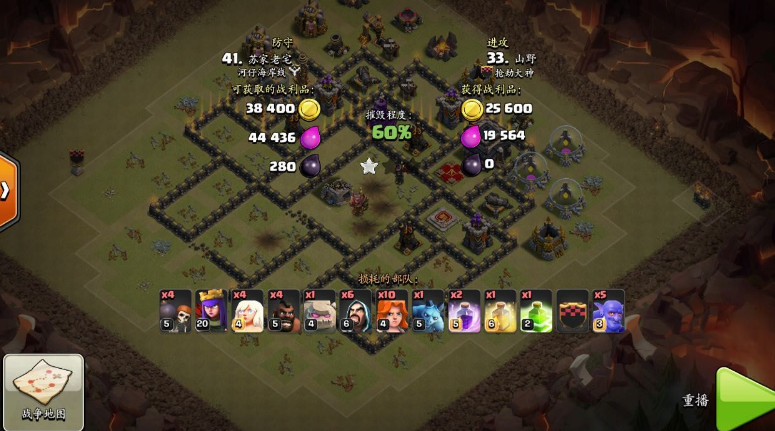Click the Hog Rider troop icon

[284, 312]
